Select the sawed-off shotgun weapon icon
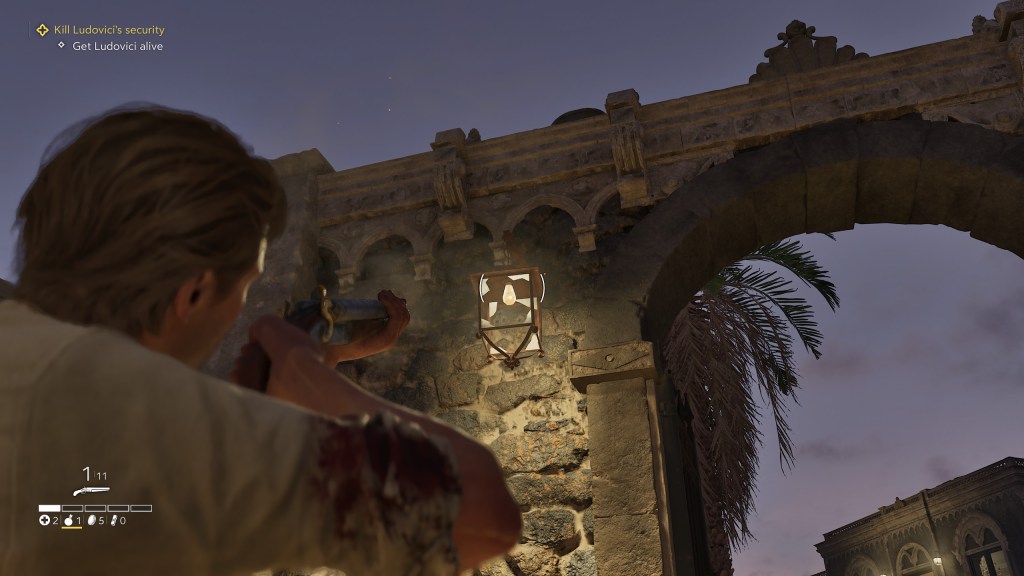This screenshot has width=1024, height=576. 91,491
